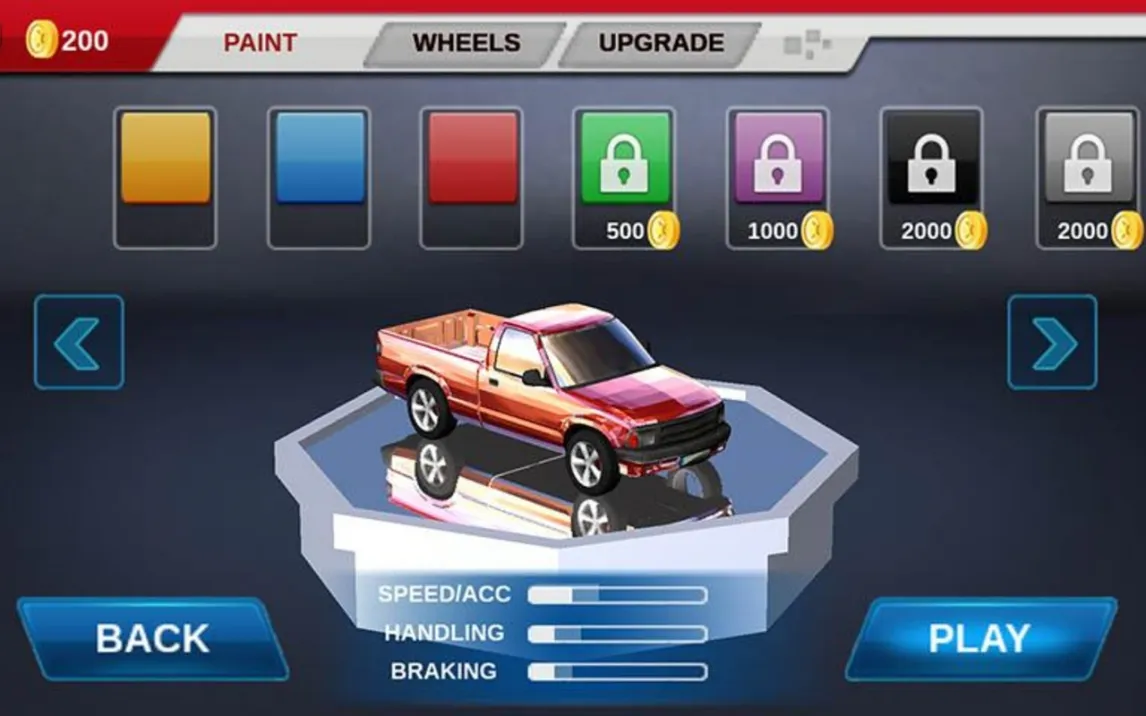Go back with the Back button
Viewport: 1146px width, 716px height.
click(152, 638)
